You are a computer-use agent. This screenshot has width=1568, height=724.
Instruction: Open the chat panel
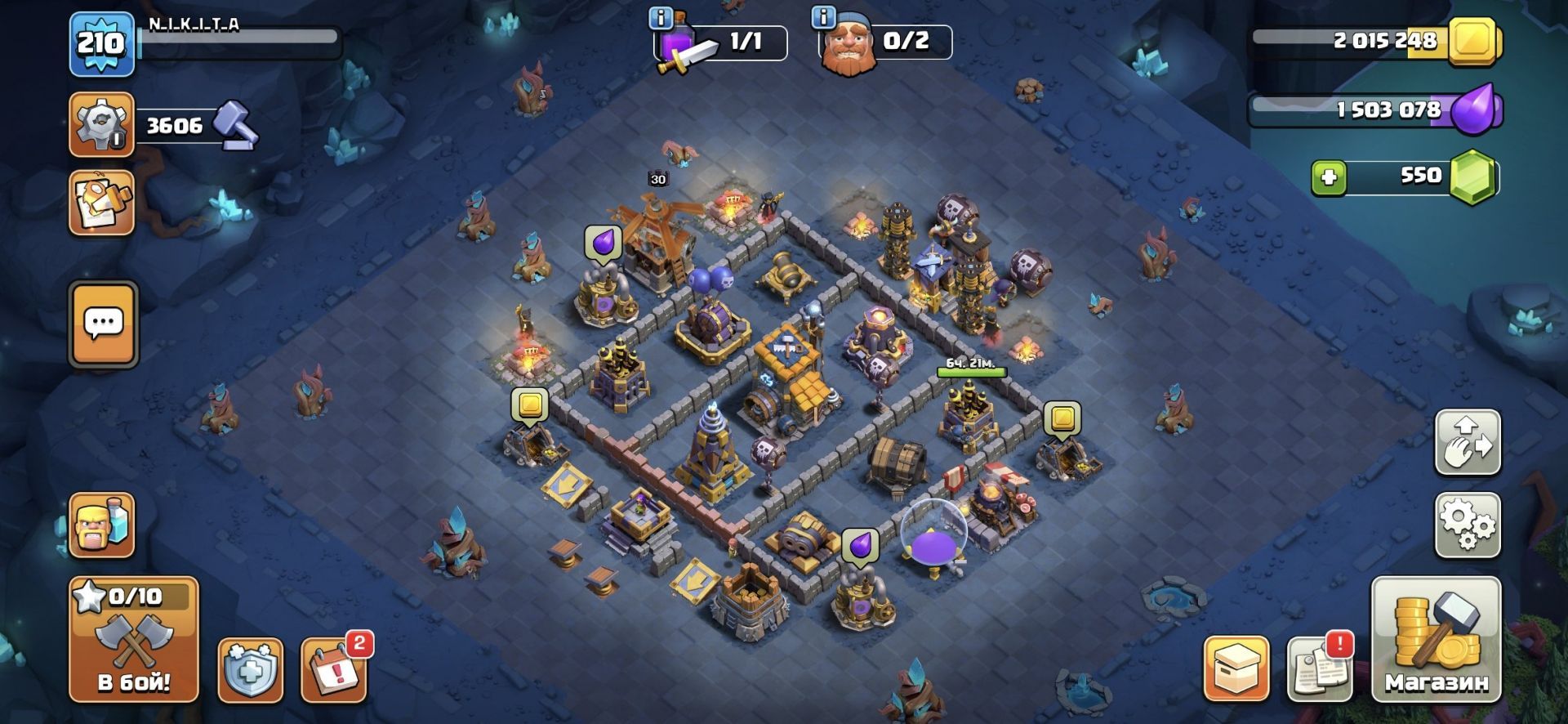point(103,324)
